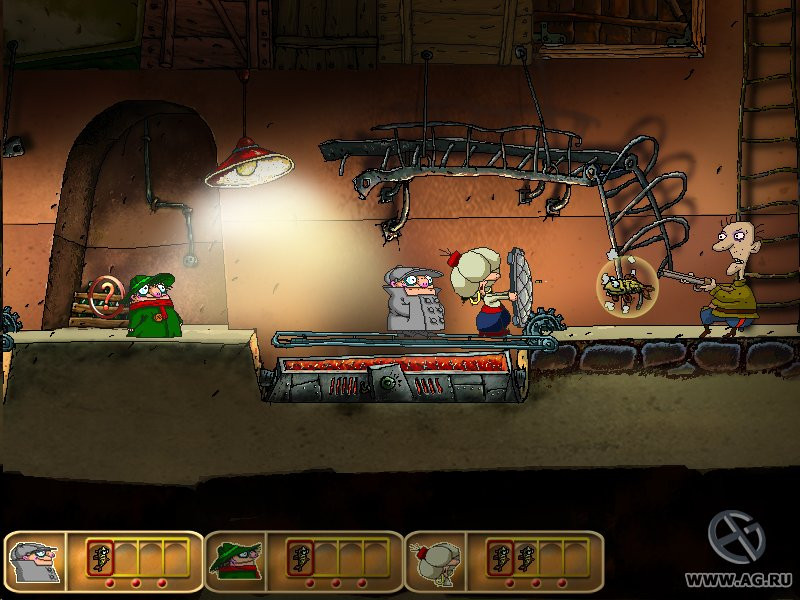
Task: Pick the item in gray-coat character's inventory
Action: (x=98, y=557)
